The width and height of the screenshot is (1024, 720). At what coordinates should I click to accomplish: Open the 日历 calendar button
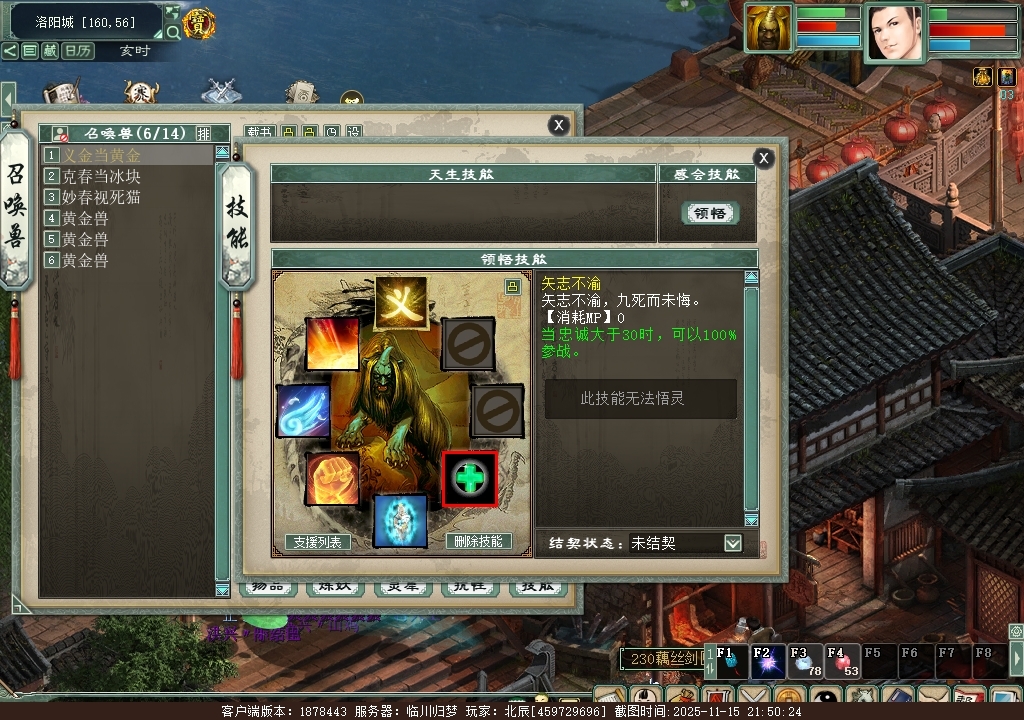78,50
